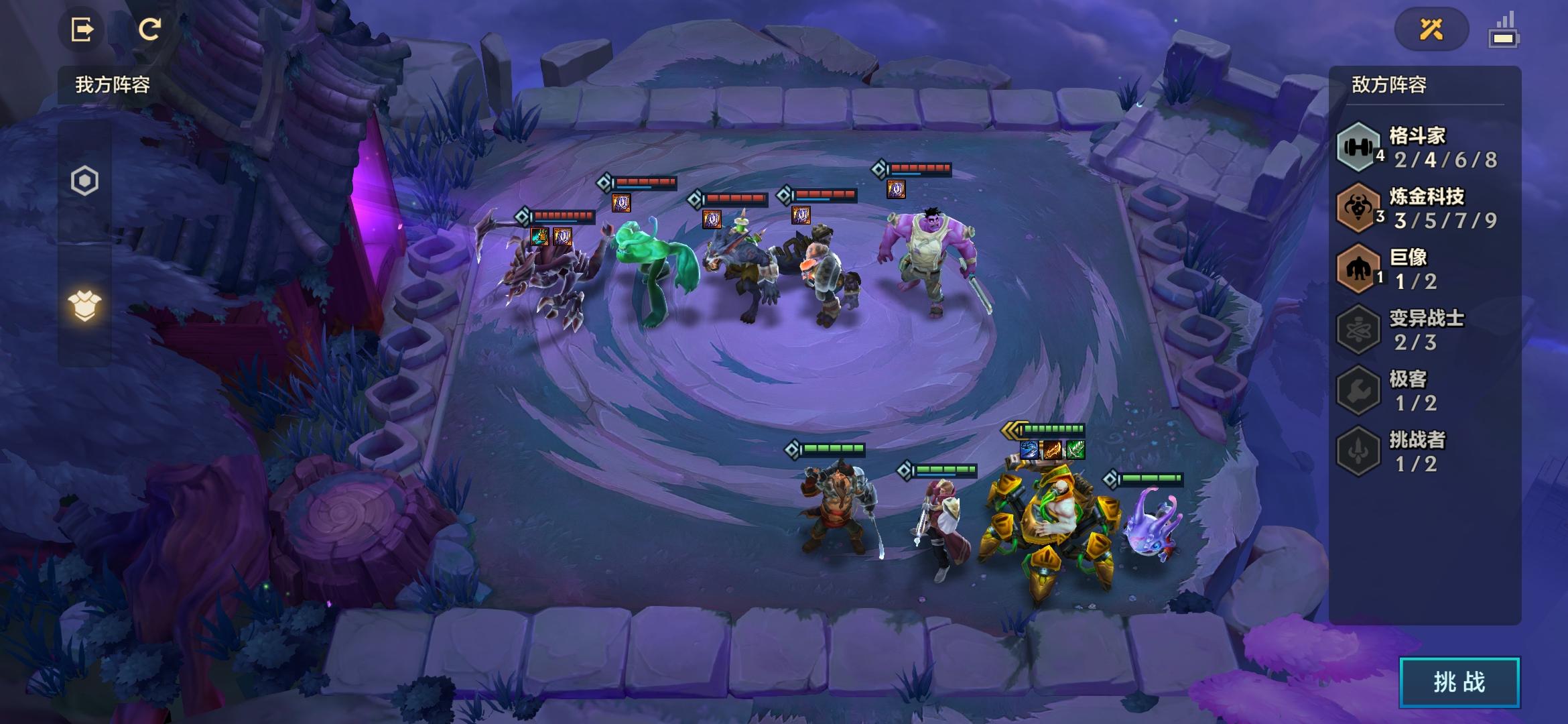1568x724 pixels.
Task: Select the golden armor icon in sidebar
Action: click(84, 306)
